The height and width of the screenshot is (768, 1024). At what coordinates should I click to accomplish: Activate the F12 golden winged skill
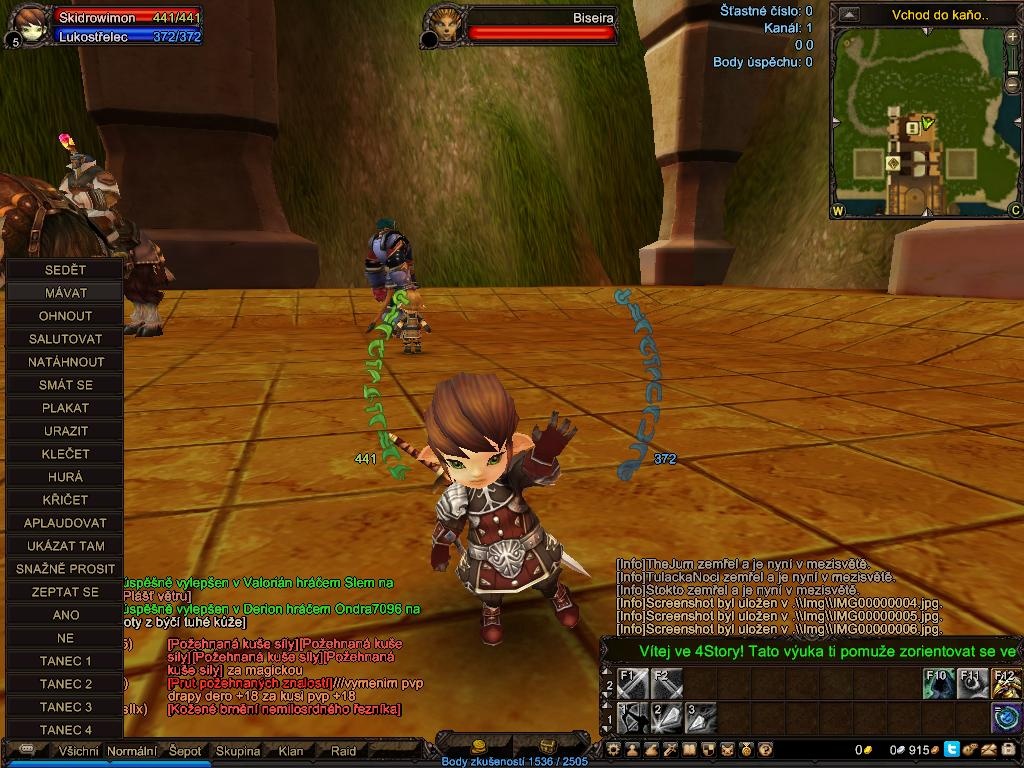click(x=1006, y=685)
